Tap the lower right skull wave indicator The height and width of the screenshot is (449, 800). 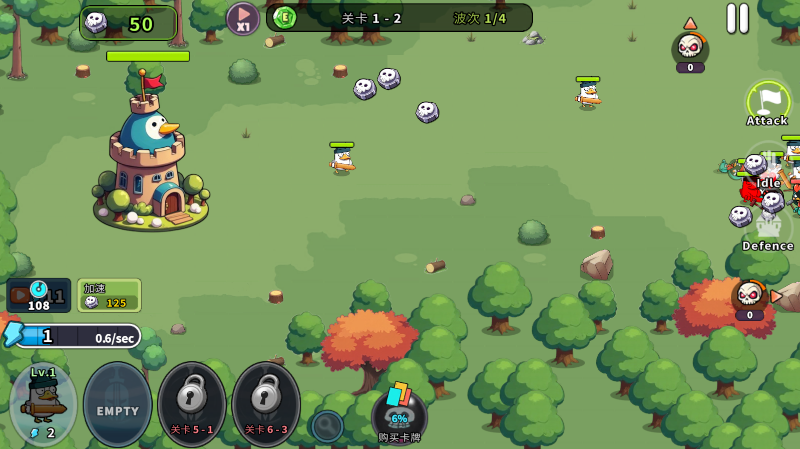(x=749, y=298)
